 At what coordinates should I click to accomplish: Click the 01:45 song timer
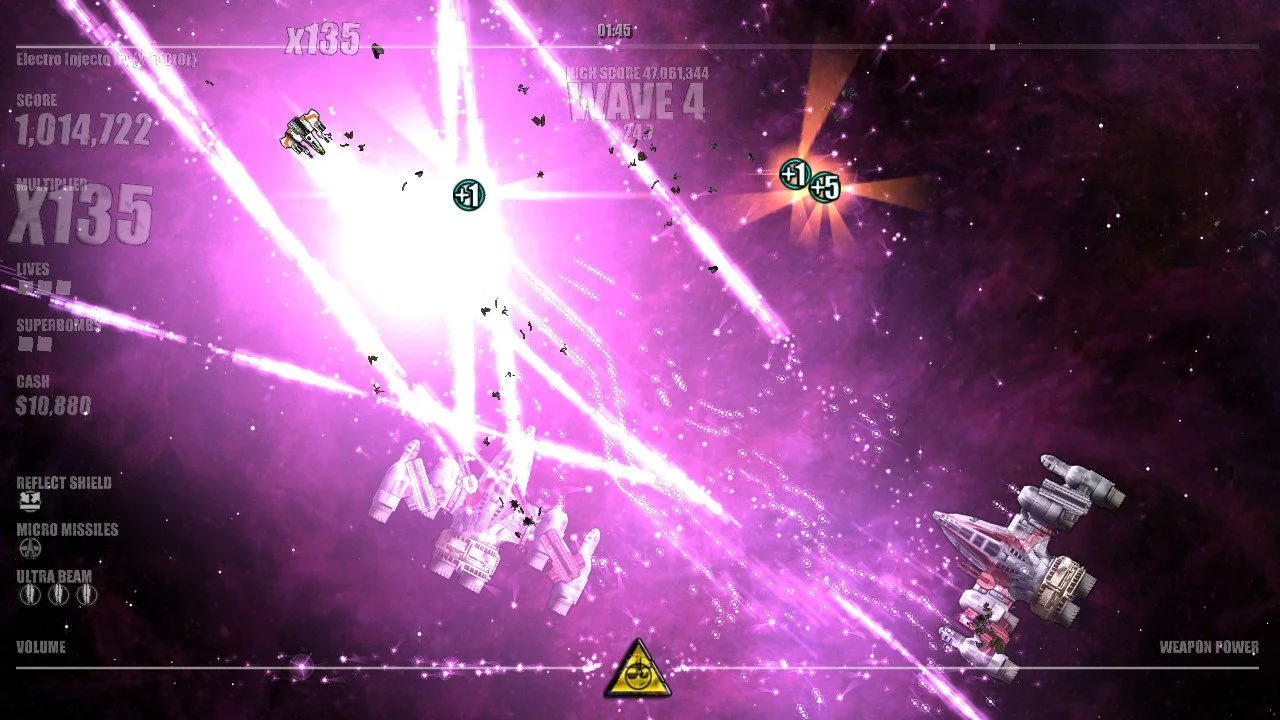613,31
